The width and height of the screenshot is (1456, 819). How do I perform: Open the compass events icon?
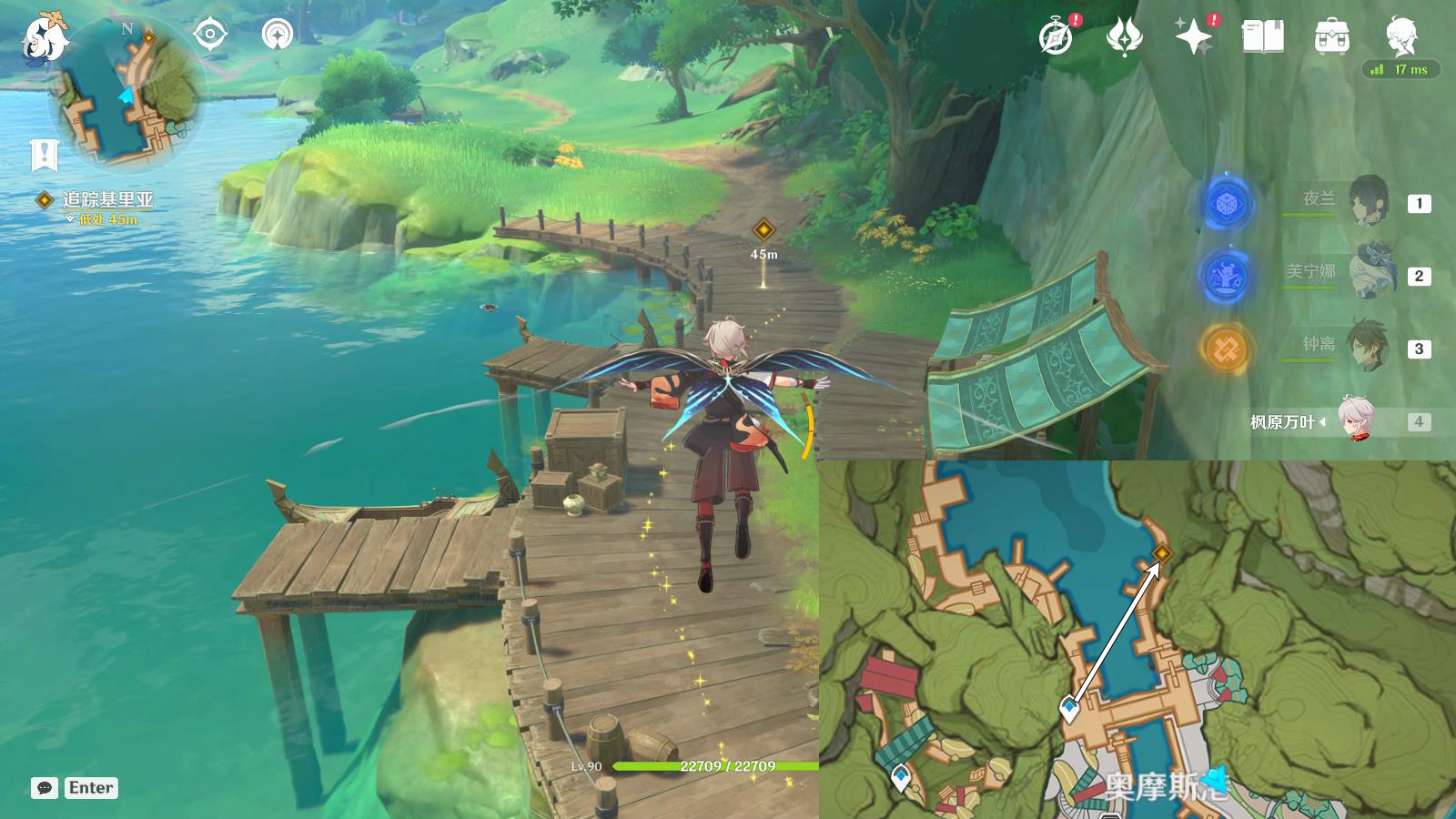point(1056,37)
